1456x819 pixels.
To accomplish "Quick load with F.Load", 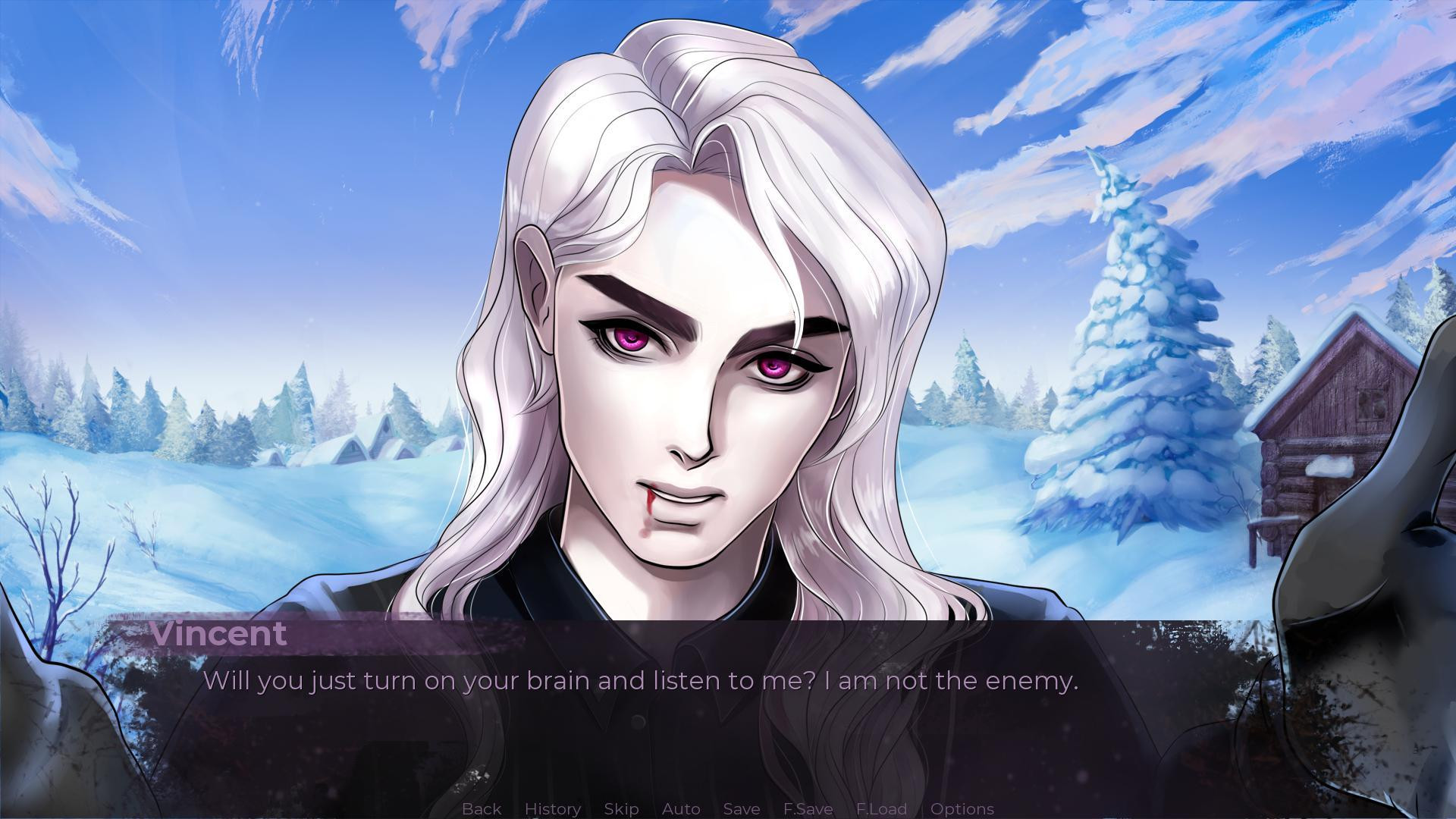I will pyautogui.click(x=880, y=808).
